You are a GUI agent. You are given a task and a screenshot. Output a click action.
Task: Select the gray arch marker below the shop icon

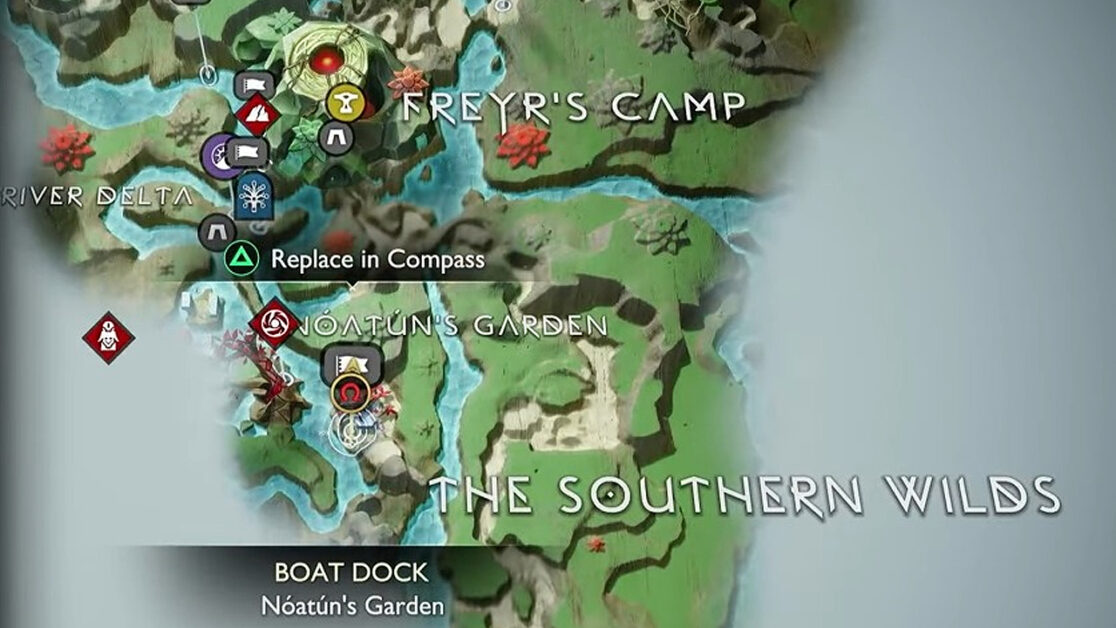pos(336,137)
